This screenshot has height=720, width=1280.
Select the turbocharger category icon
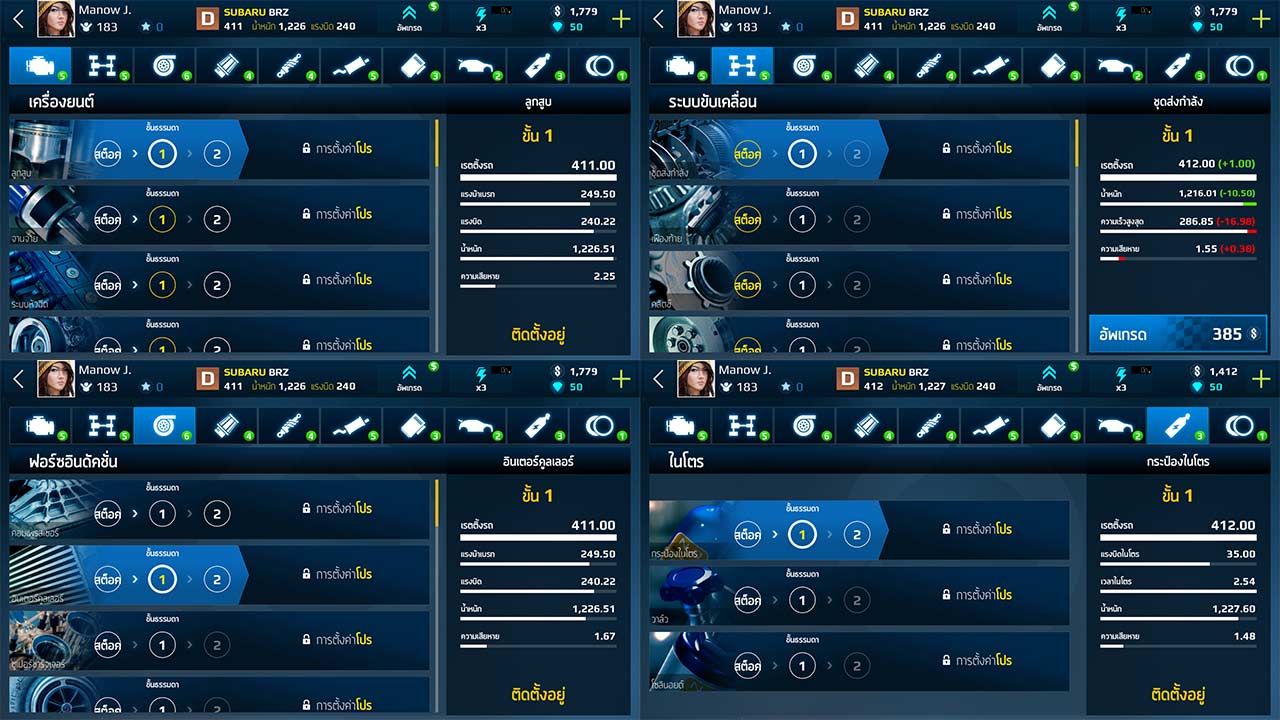(x=164, y=65)
